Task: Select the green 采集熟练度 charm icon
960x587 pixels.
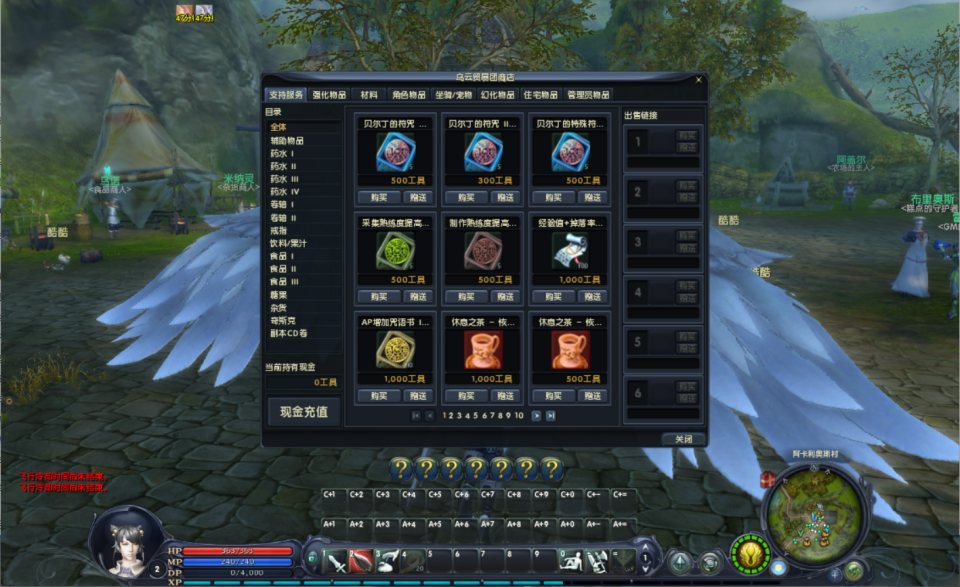Action: (x=394, y=251)
